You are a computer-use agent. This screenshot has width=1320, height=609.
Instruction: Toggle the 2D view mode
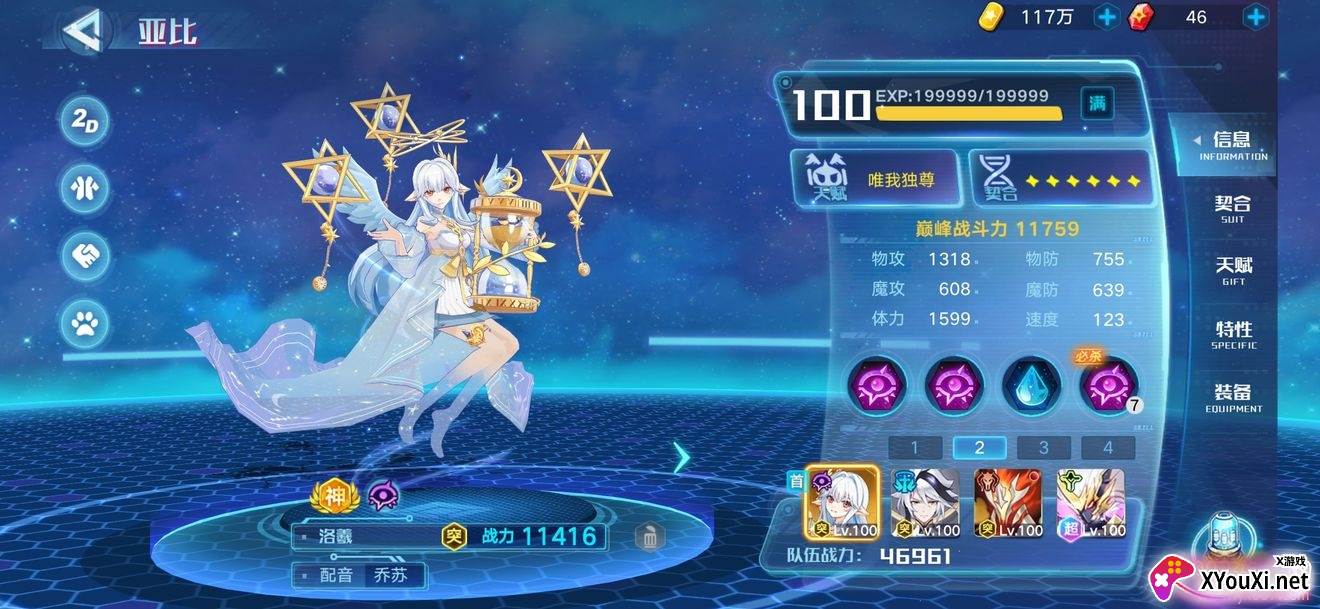pos(85,121)
